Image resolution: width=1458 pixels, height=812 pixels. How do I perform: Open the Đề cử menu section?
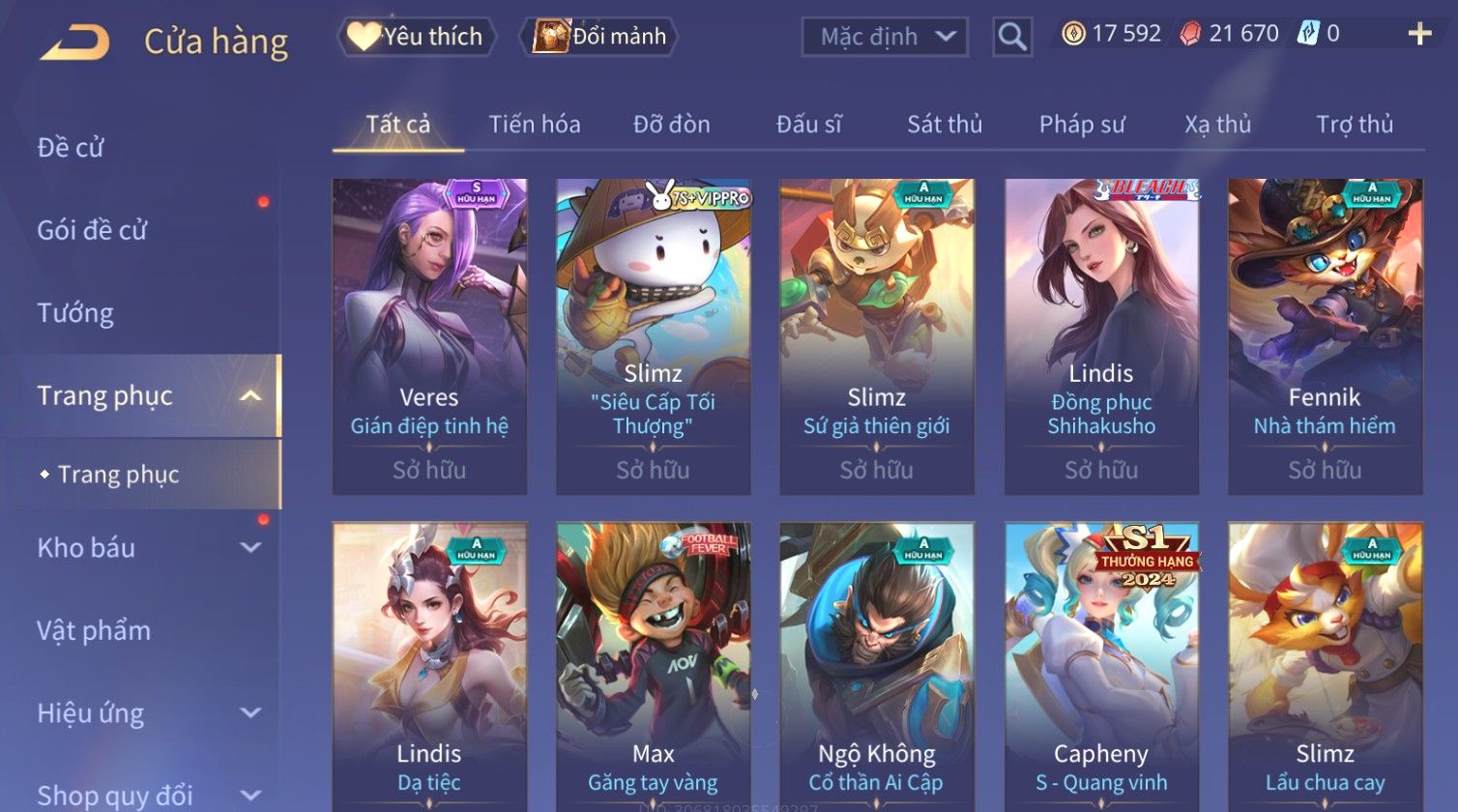[x=71, y=148]
